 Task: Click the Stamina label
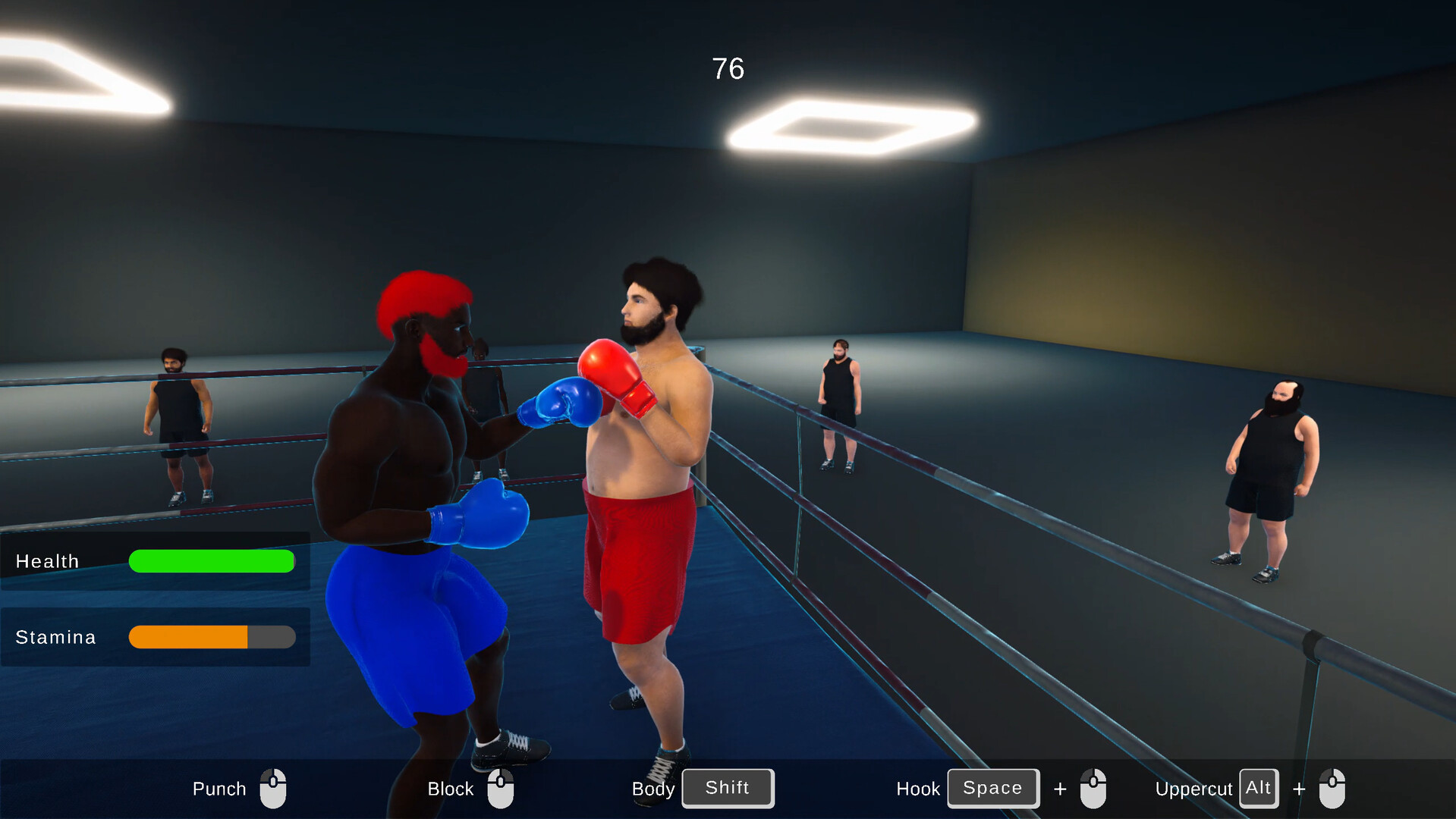(55, 637)
